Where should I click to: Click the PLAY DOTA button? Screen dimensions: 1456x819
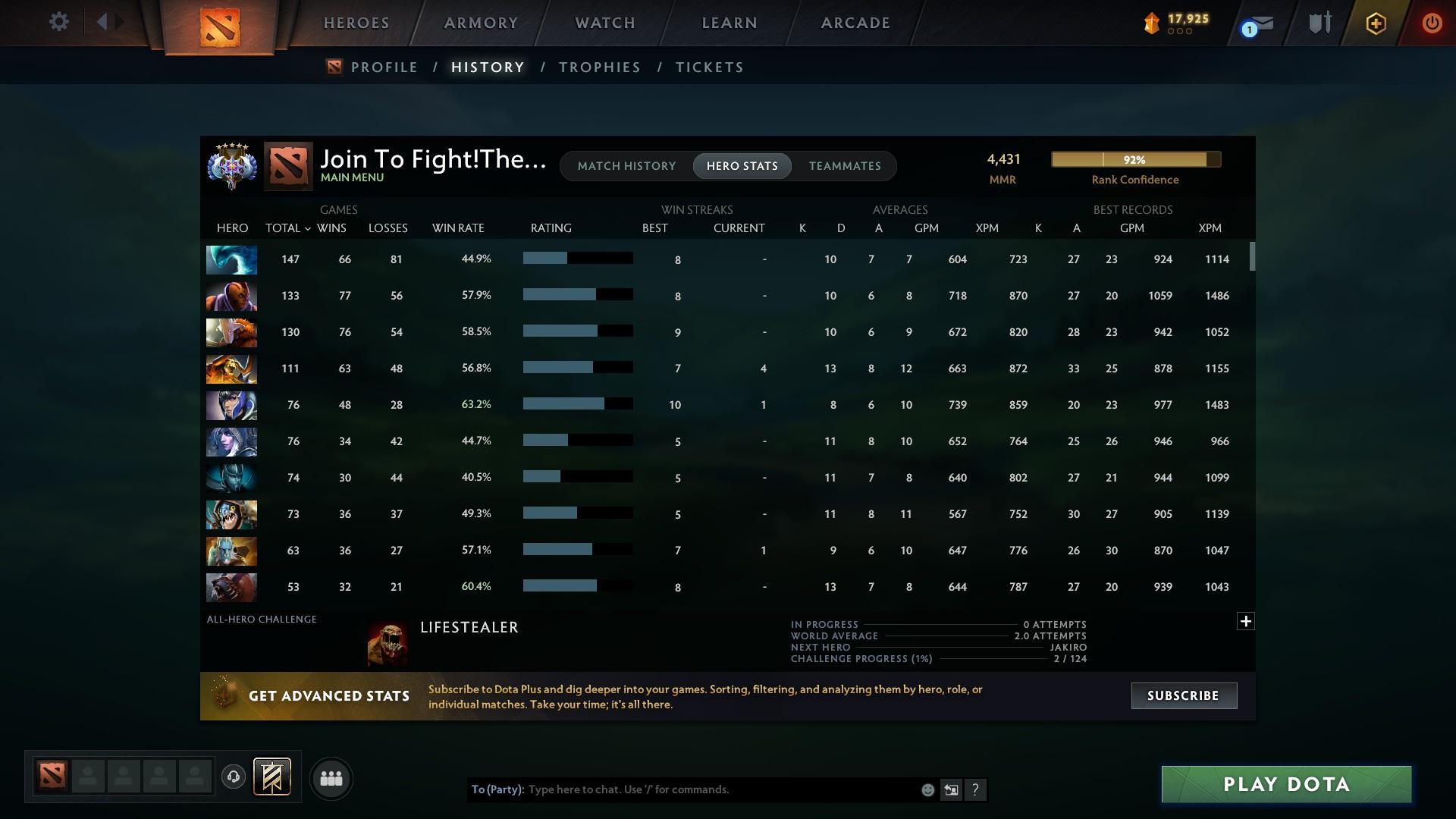coord(1285,784)
